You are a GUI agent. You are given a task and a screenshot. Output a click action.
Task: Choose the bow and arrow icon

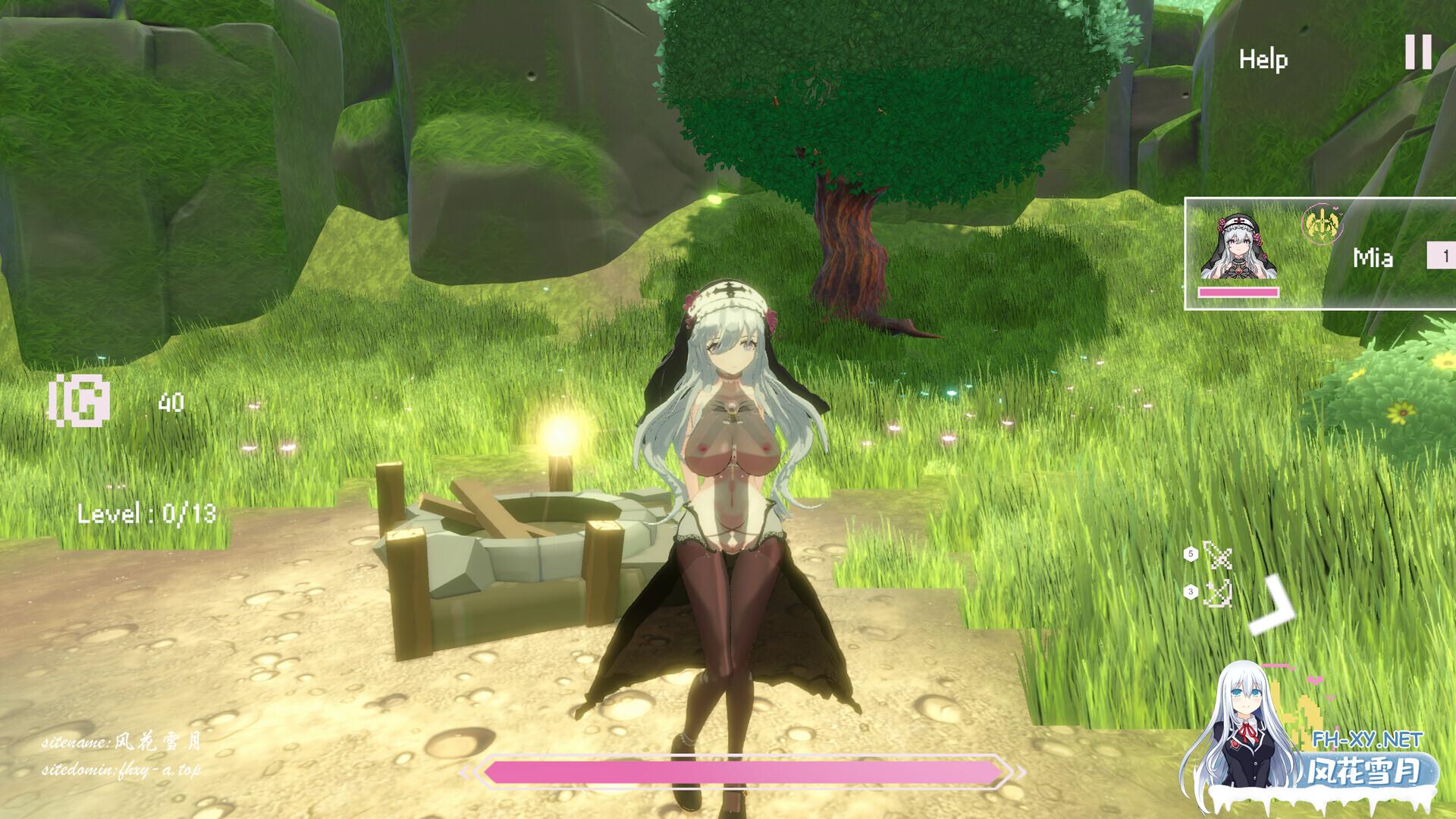(x=1218, y=593)
